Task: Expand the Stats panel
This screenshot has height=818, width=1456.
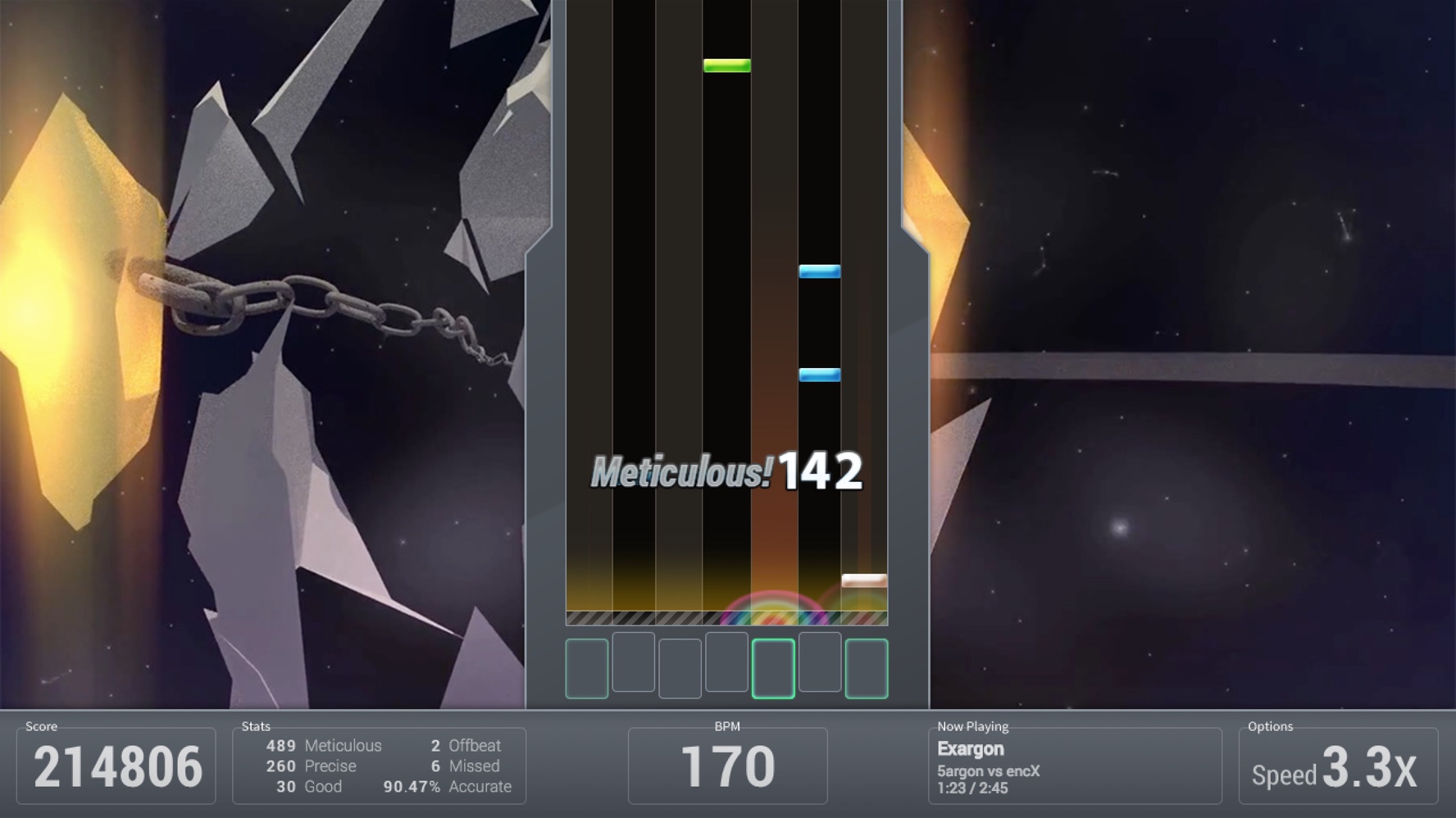Action: pyautogui.click(x=256, y=726)
